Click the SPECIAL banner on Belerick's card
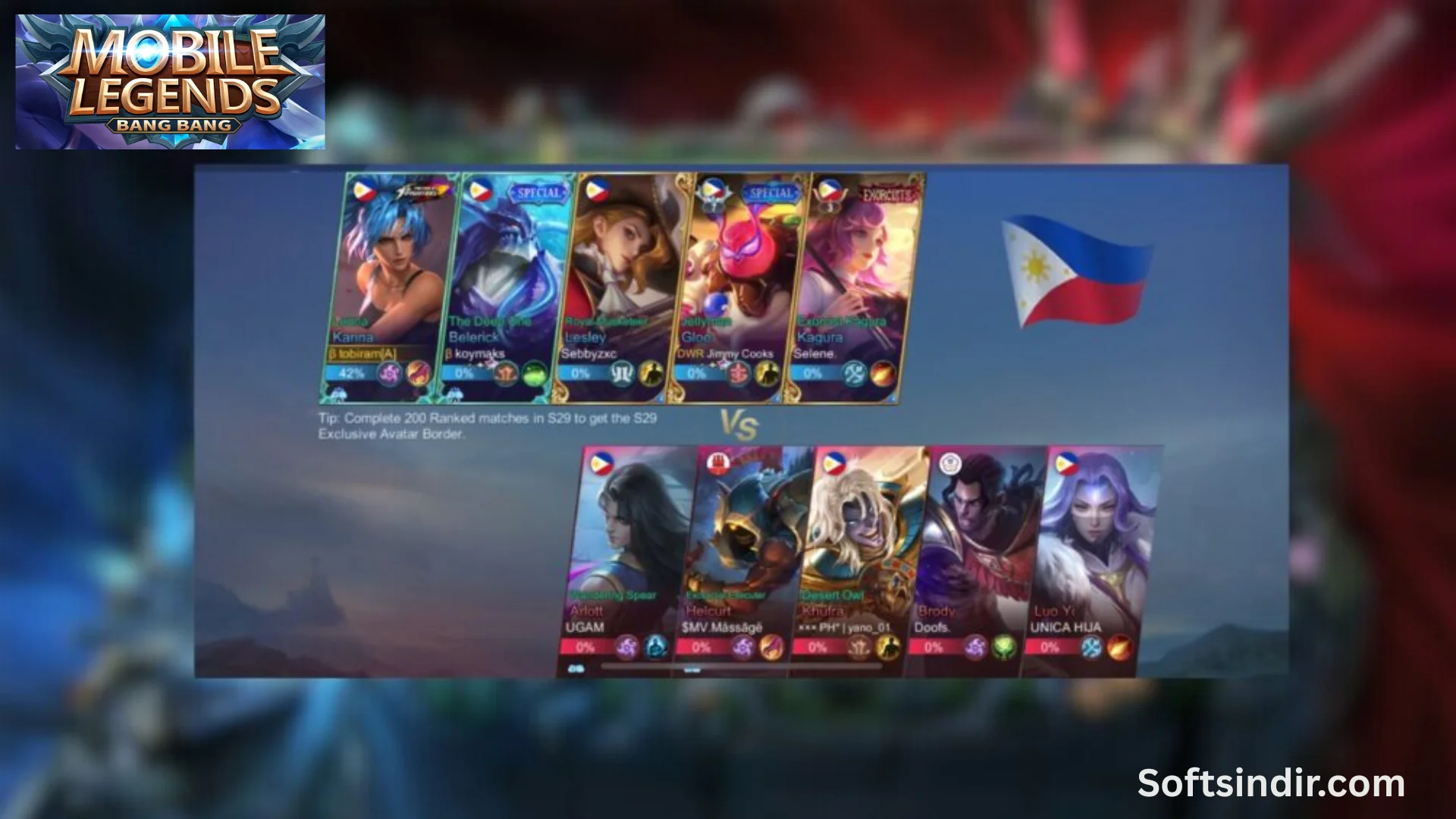The width and height of the screenshot is (1456, 819). (x=540, y=193)
